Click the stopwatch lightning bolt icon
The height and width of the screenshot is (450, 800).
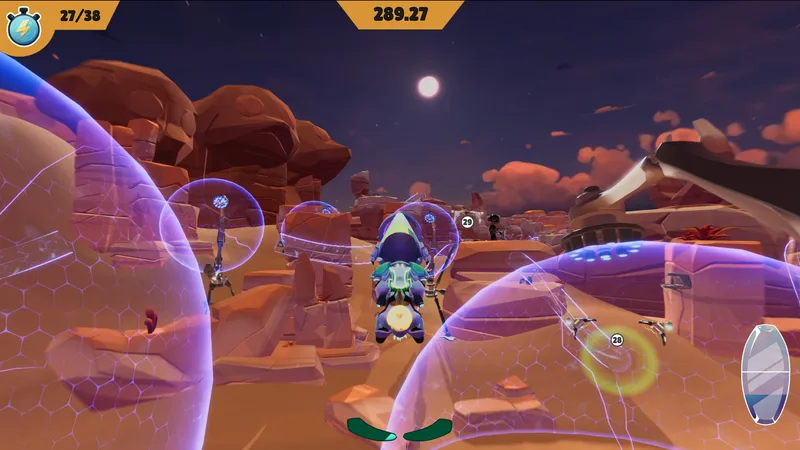tap(23, 27)
